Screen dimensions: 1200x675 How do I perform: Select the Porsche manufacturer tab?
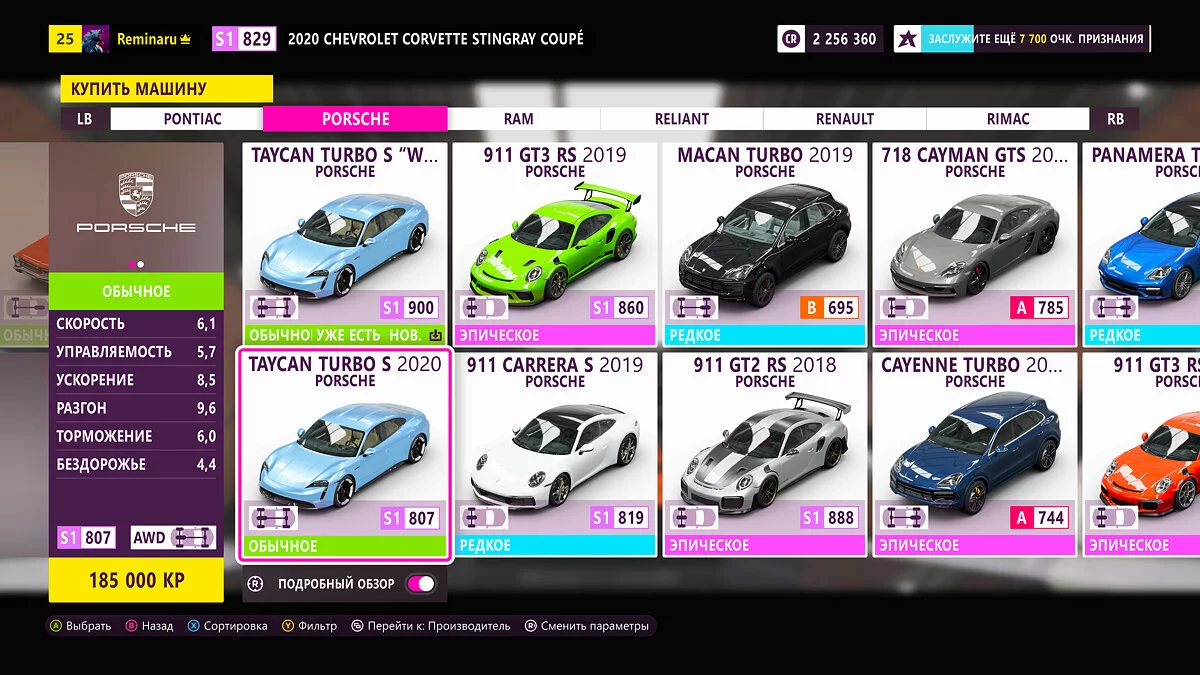[355, 119]
